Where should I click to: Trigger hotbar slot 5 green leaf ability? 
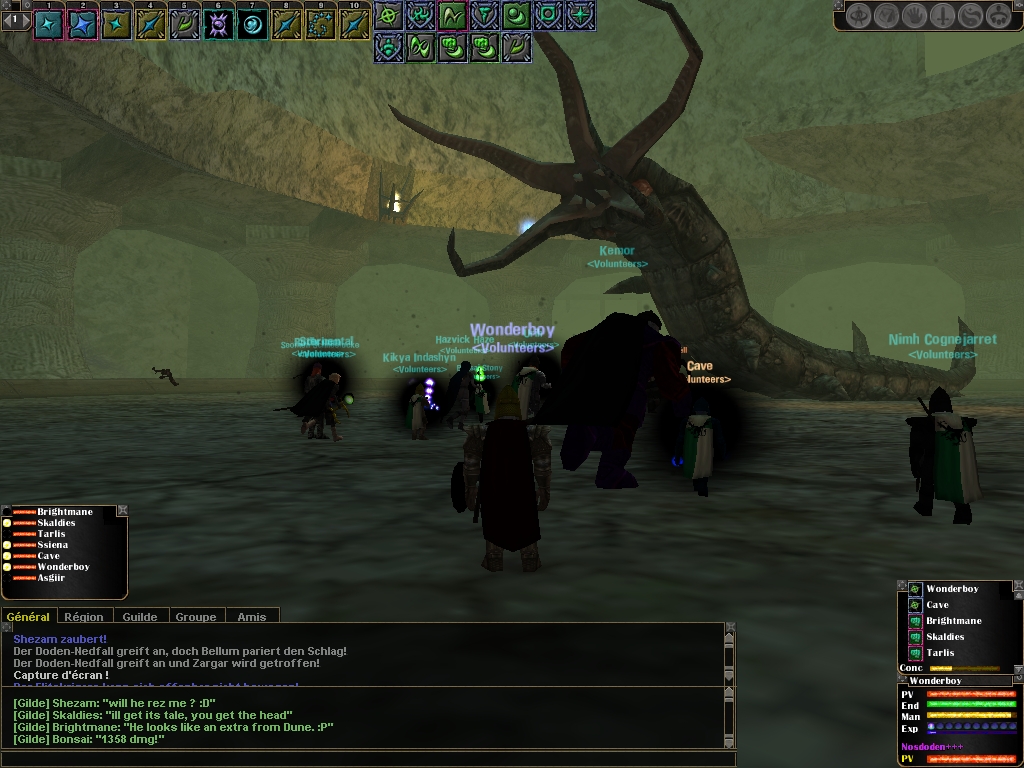tap(184, 24)
